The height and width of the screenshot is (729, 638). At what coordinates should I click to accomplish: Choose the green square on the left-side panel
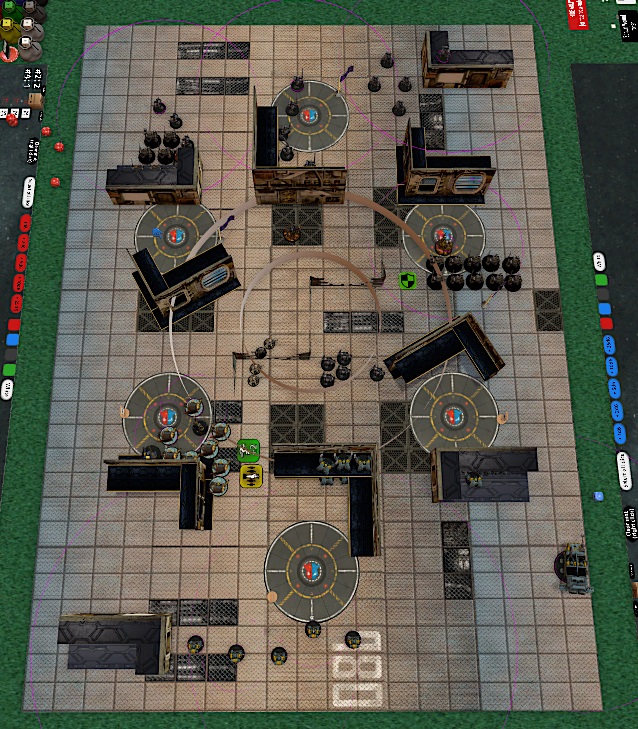(9, 371)
